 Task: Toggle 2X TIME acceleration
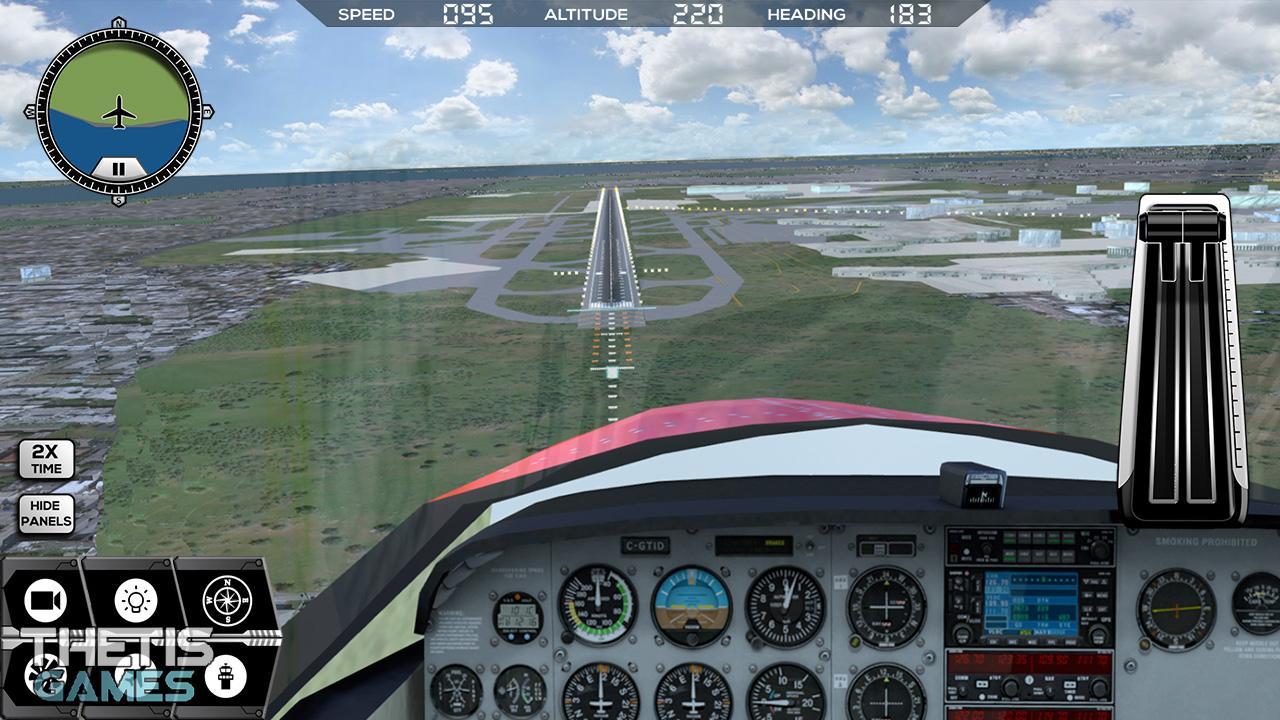coord(45,458)
